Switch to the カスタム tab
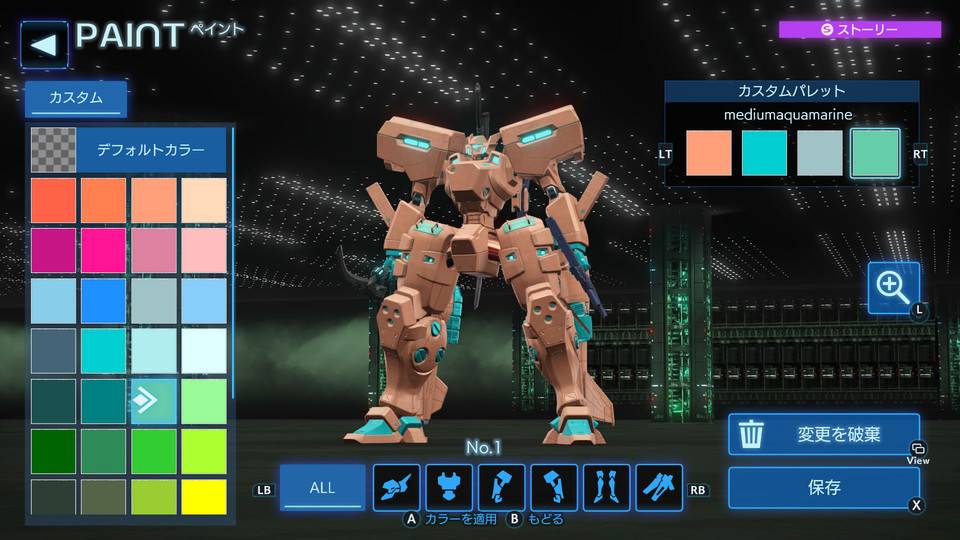 76,98
